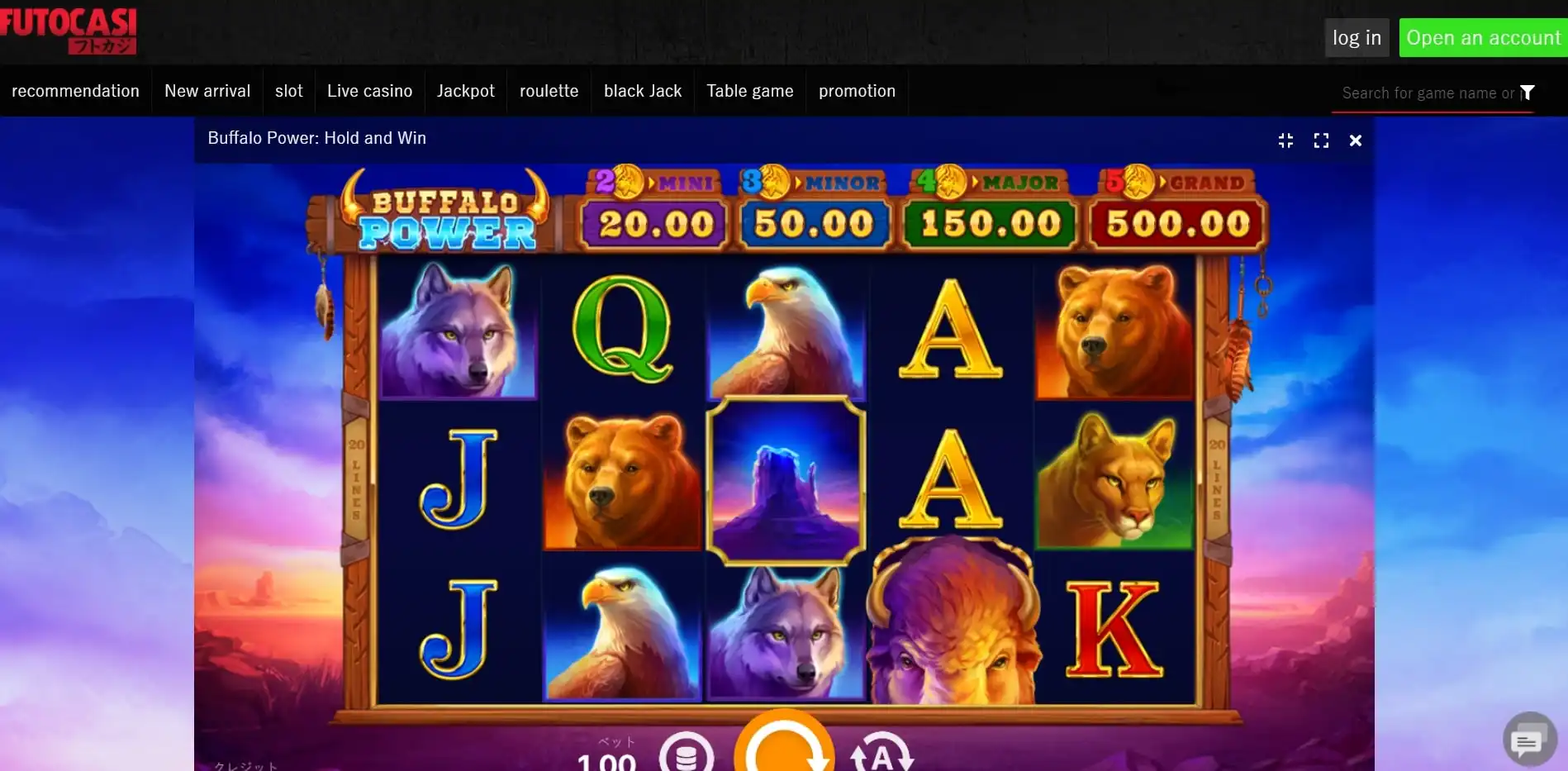
Task: View Jackpot games
Action: [x=466, y=91]
